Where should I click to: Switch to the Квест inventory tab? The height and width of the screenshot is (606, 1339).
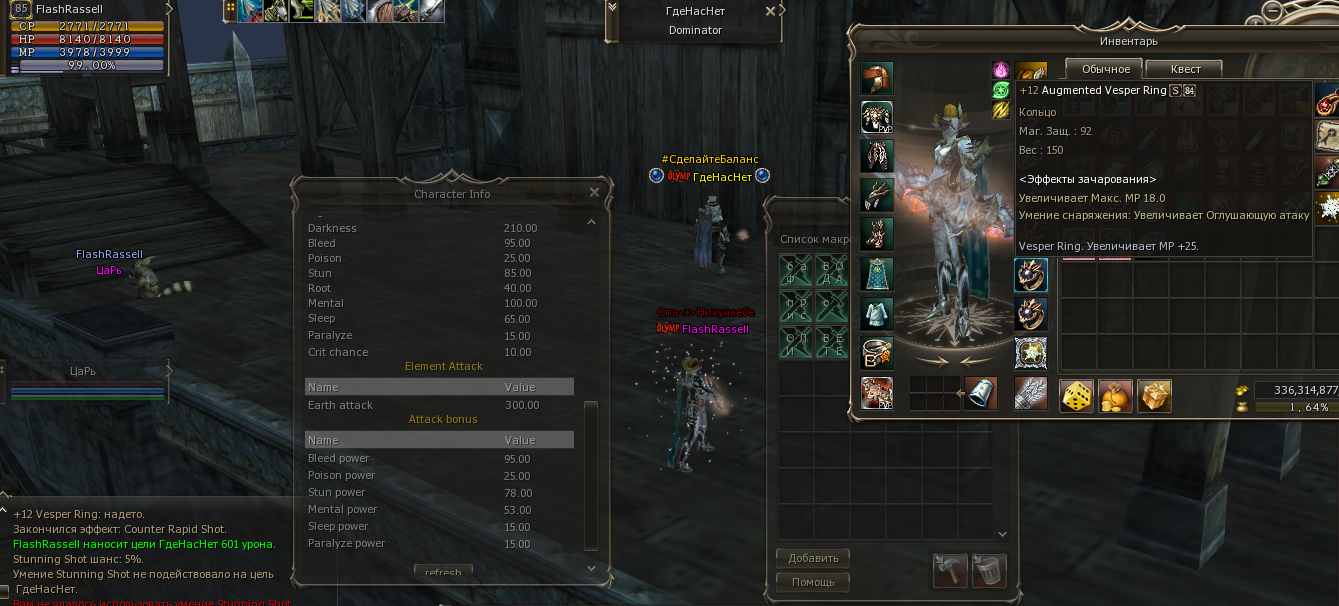pos(1185,69)
